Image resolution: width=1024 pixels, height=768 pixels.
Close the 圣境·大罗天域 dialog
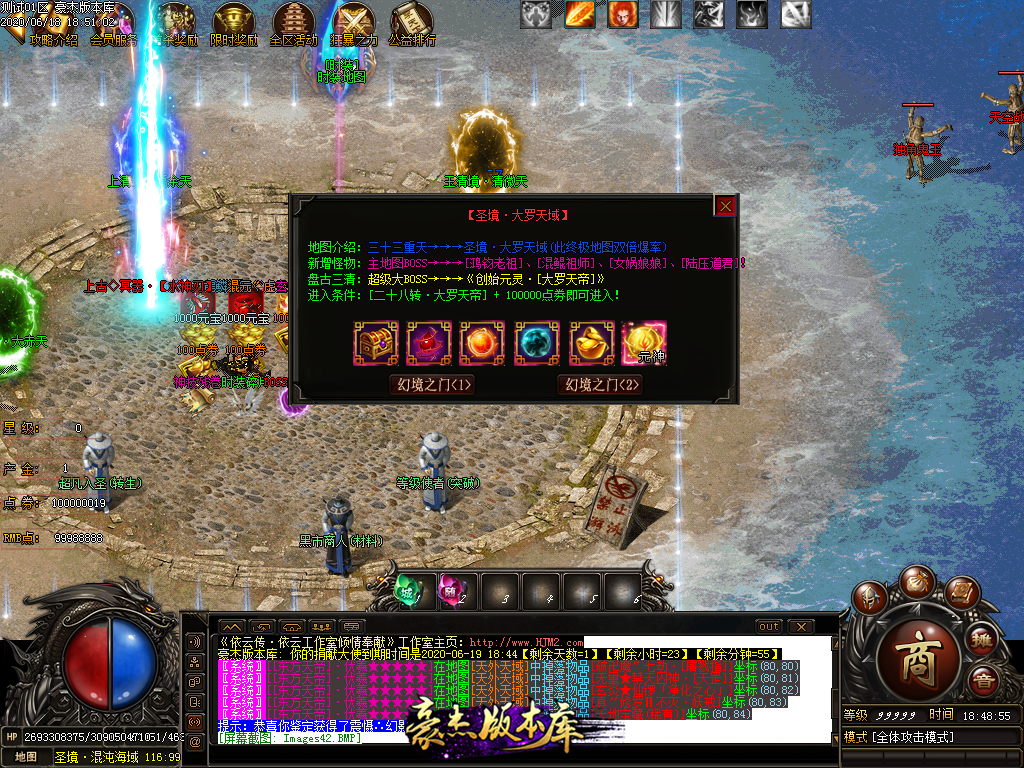coord(726,205)
